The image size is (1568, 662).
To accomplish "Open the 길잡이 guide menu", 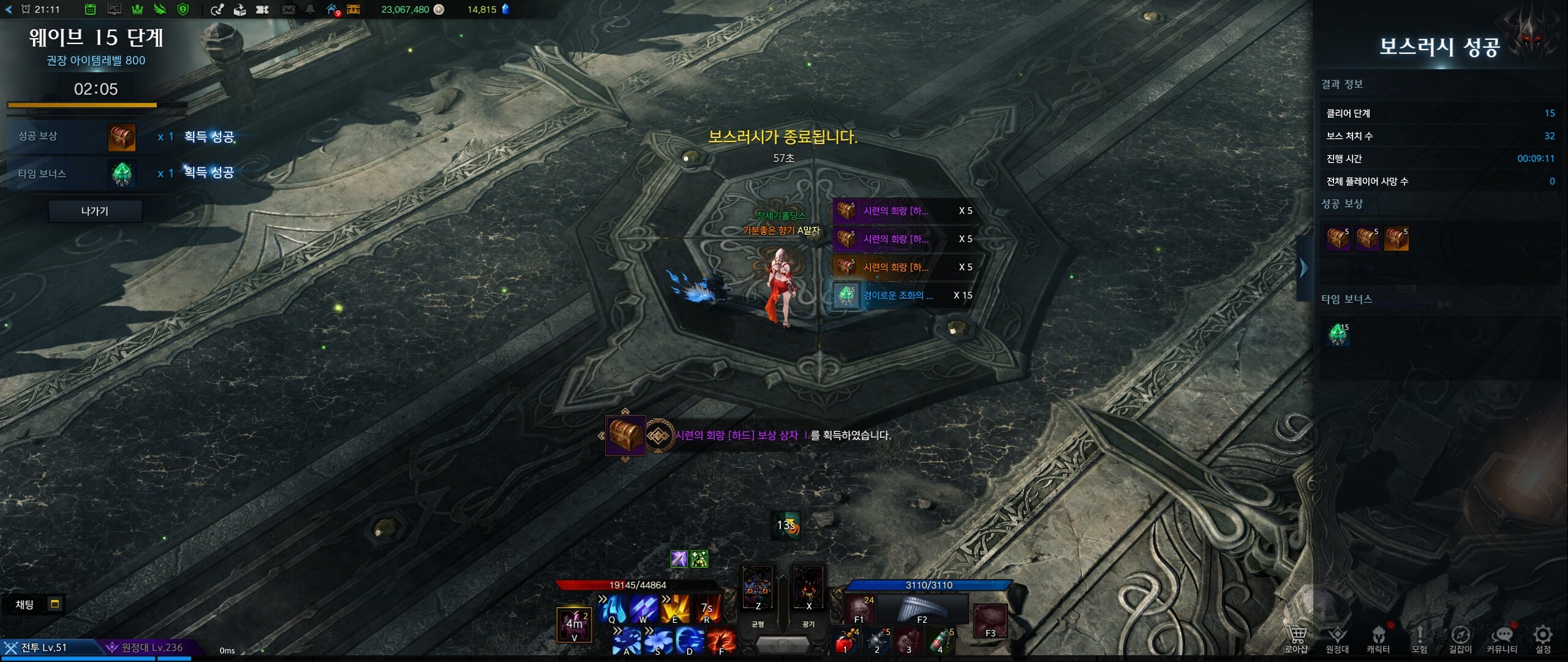I will pos(1460,639).
